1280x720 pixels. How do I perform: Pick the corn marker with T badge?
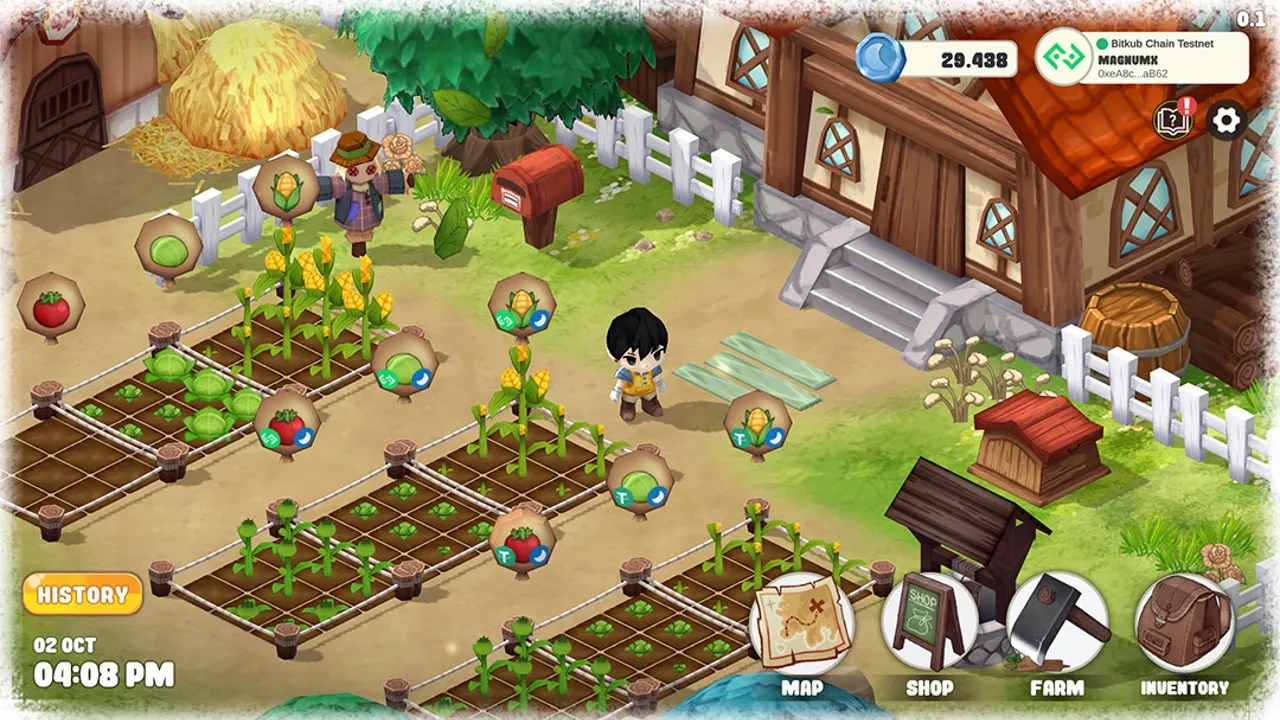point(758,424)
